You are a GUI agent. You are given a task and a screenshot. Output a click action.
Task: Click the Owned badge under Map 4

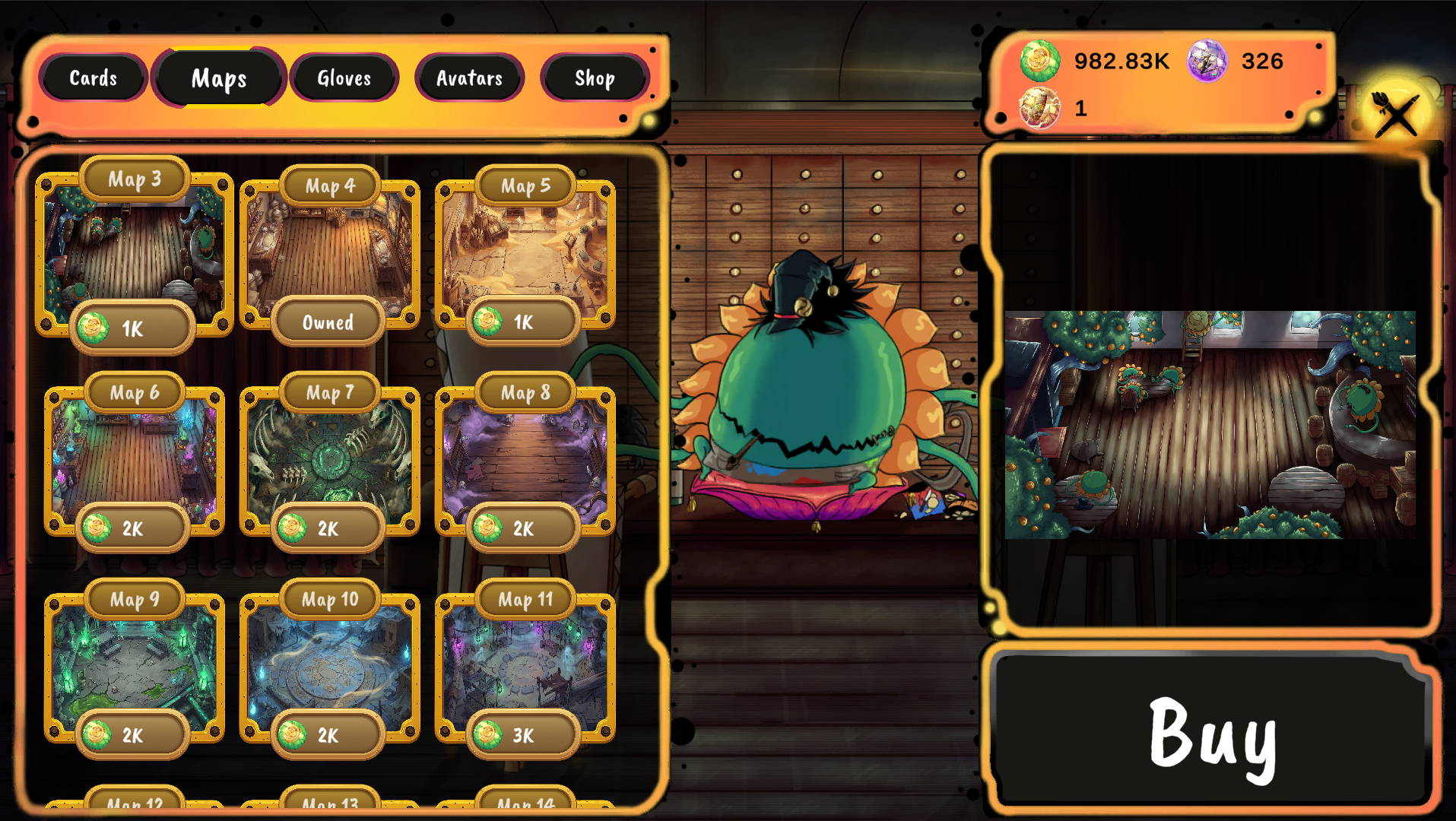pyautogui.click(x=328, y=322)
